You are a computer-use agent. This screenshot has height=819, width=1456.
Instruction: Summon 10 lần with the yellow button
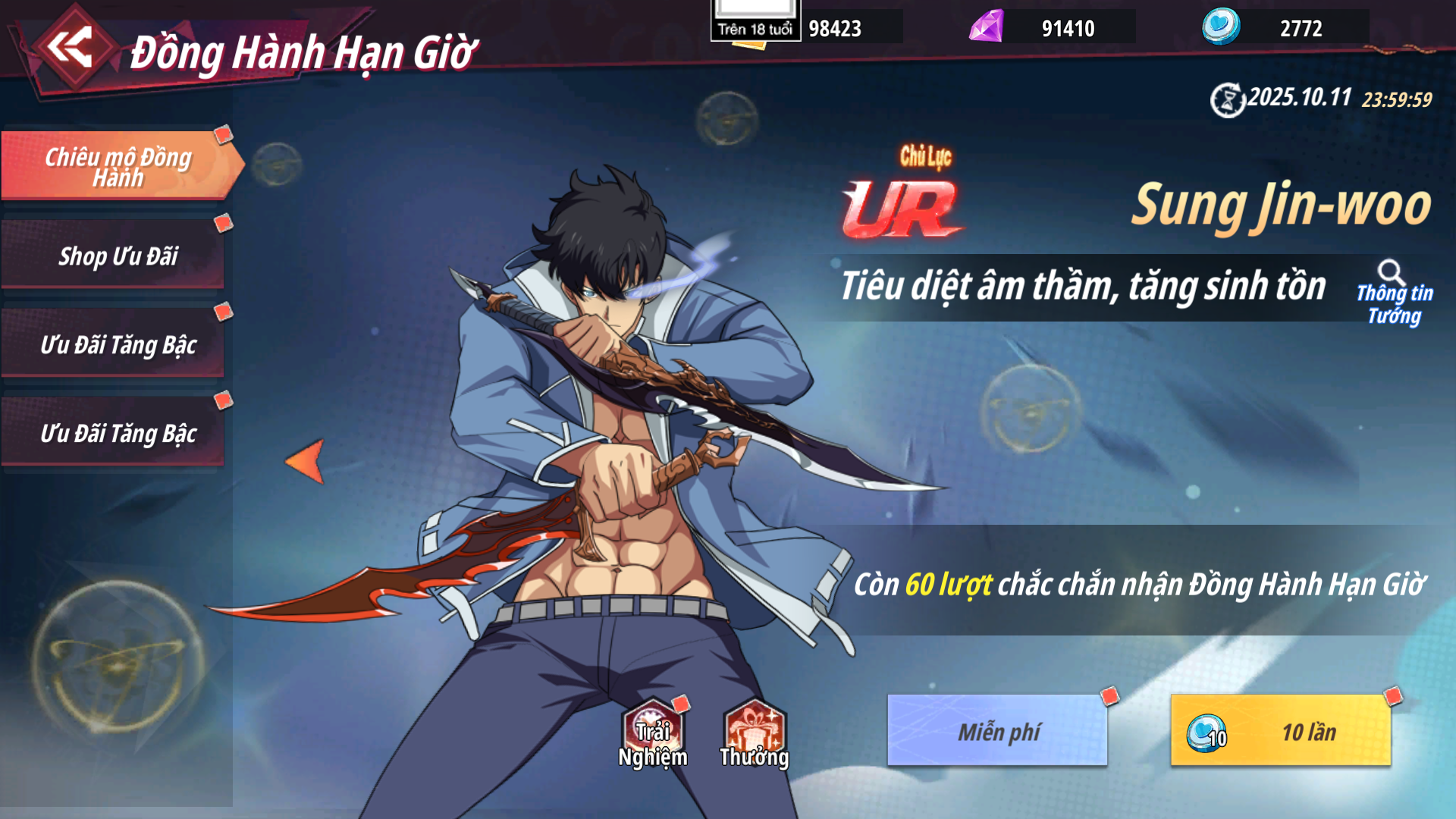(1280, 730)
